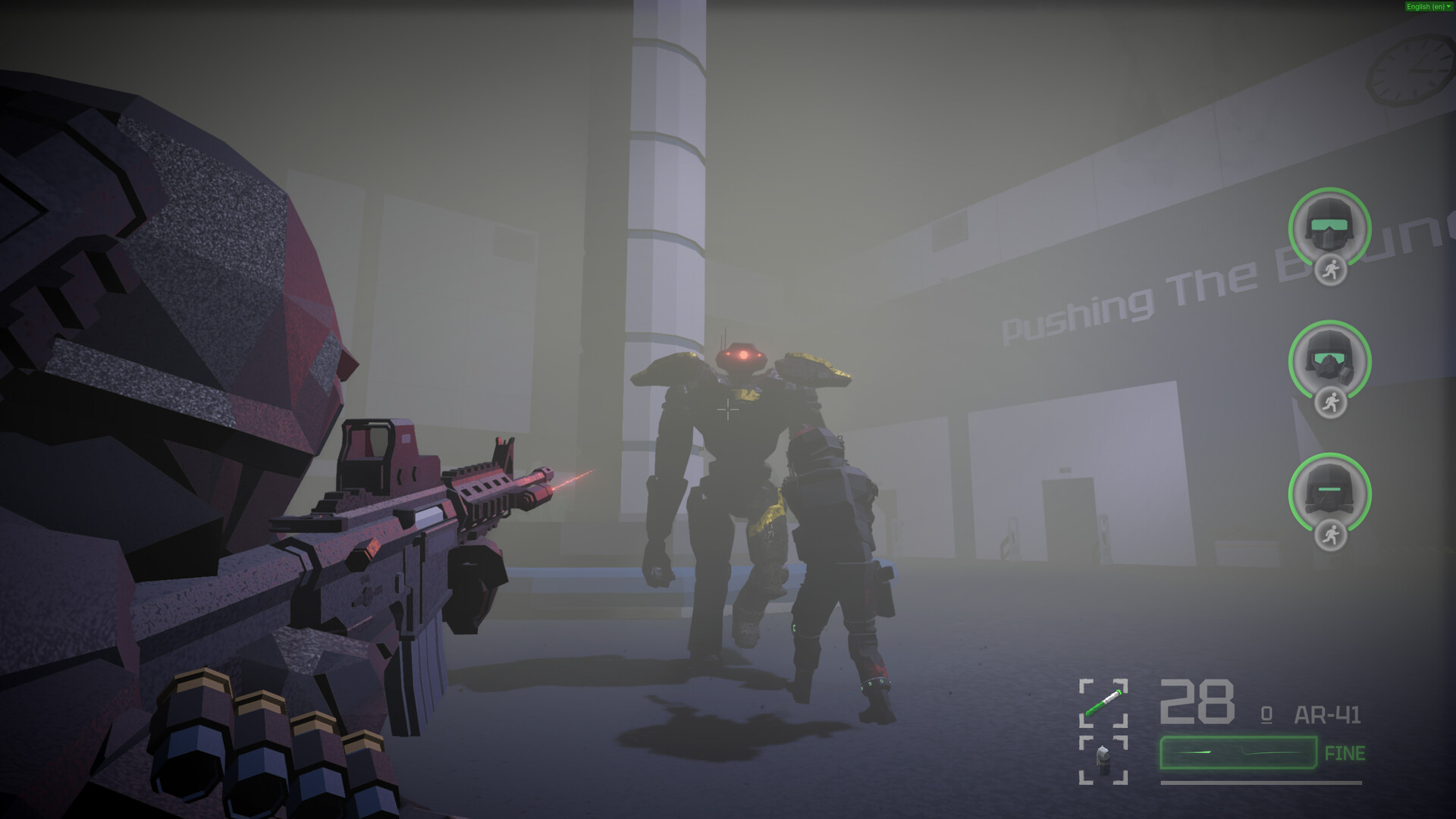Click the crosshair at screen center
The image size is (1456, 819).
[728, 409]
